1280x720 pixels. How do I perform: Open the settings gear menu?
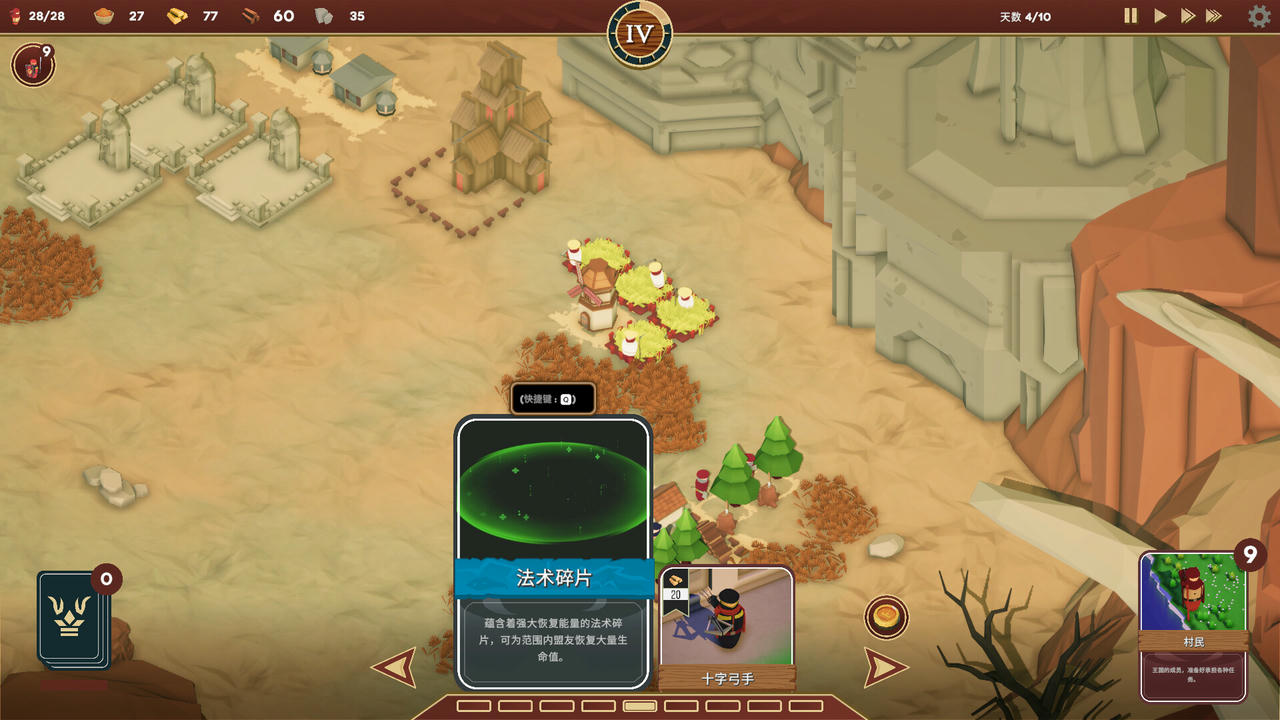coord(1258,16)
